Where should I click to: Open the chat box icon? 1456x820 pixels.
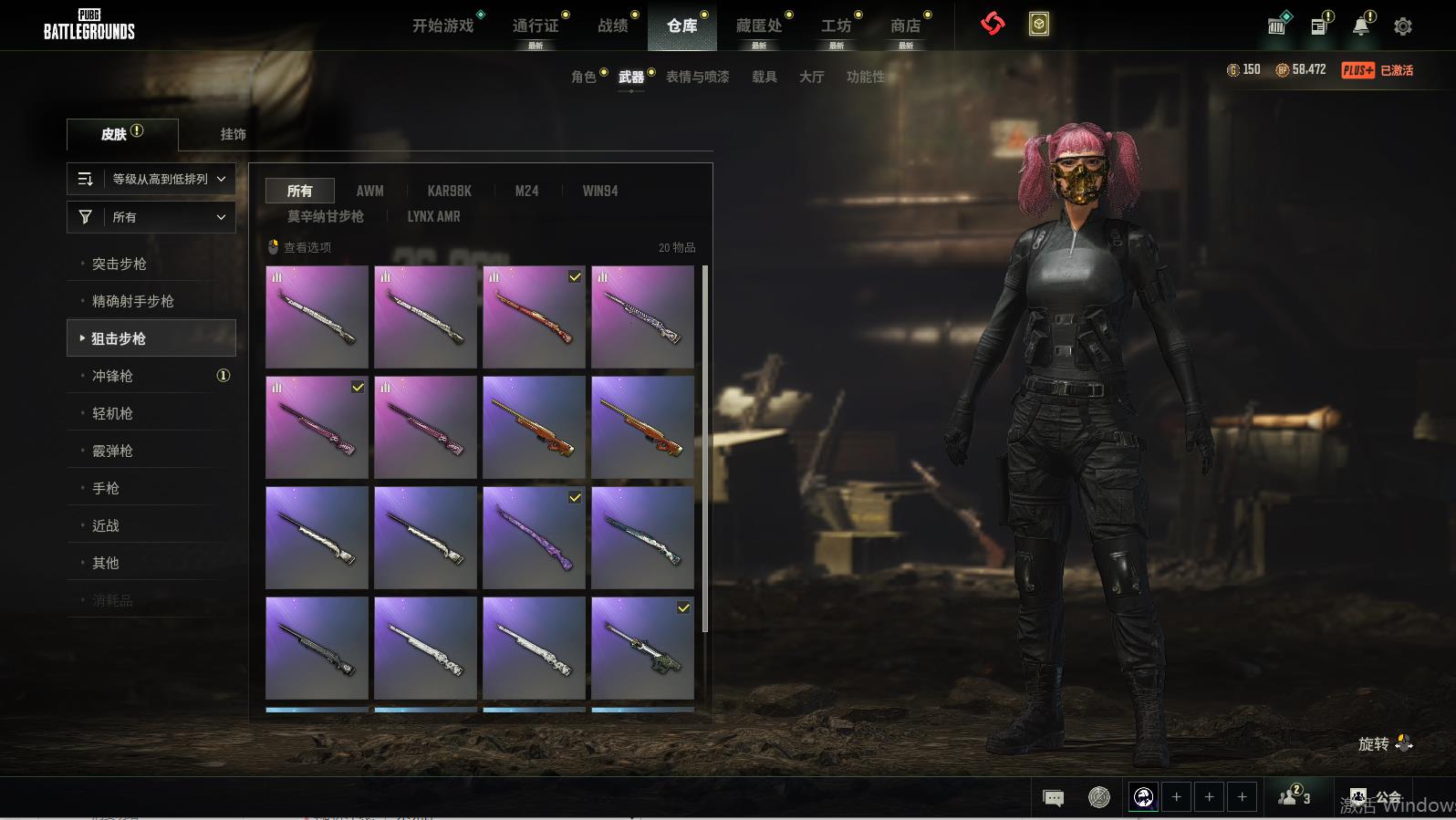click(x=1053, y=798)
